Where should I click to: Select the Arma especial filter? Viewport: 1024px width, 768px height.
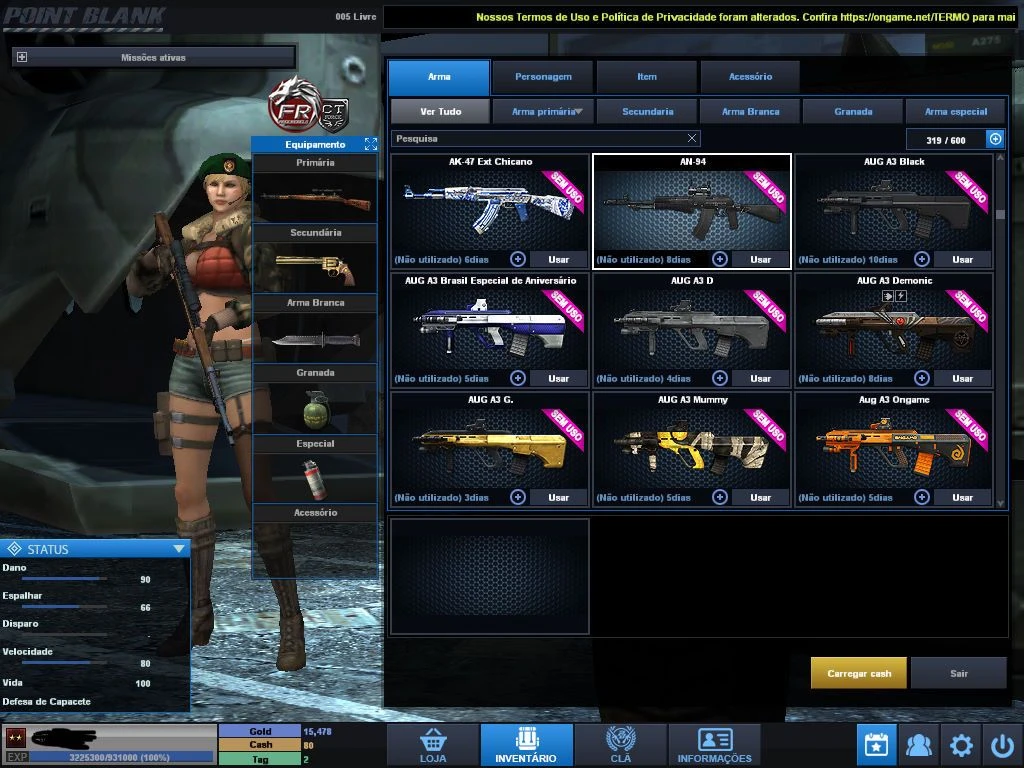(956, 112)
